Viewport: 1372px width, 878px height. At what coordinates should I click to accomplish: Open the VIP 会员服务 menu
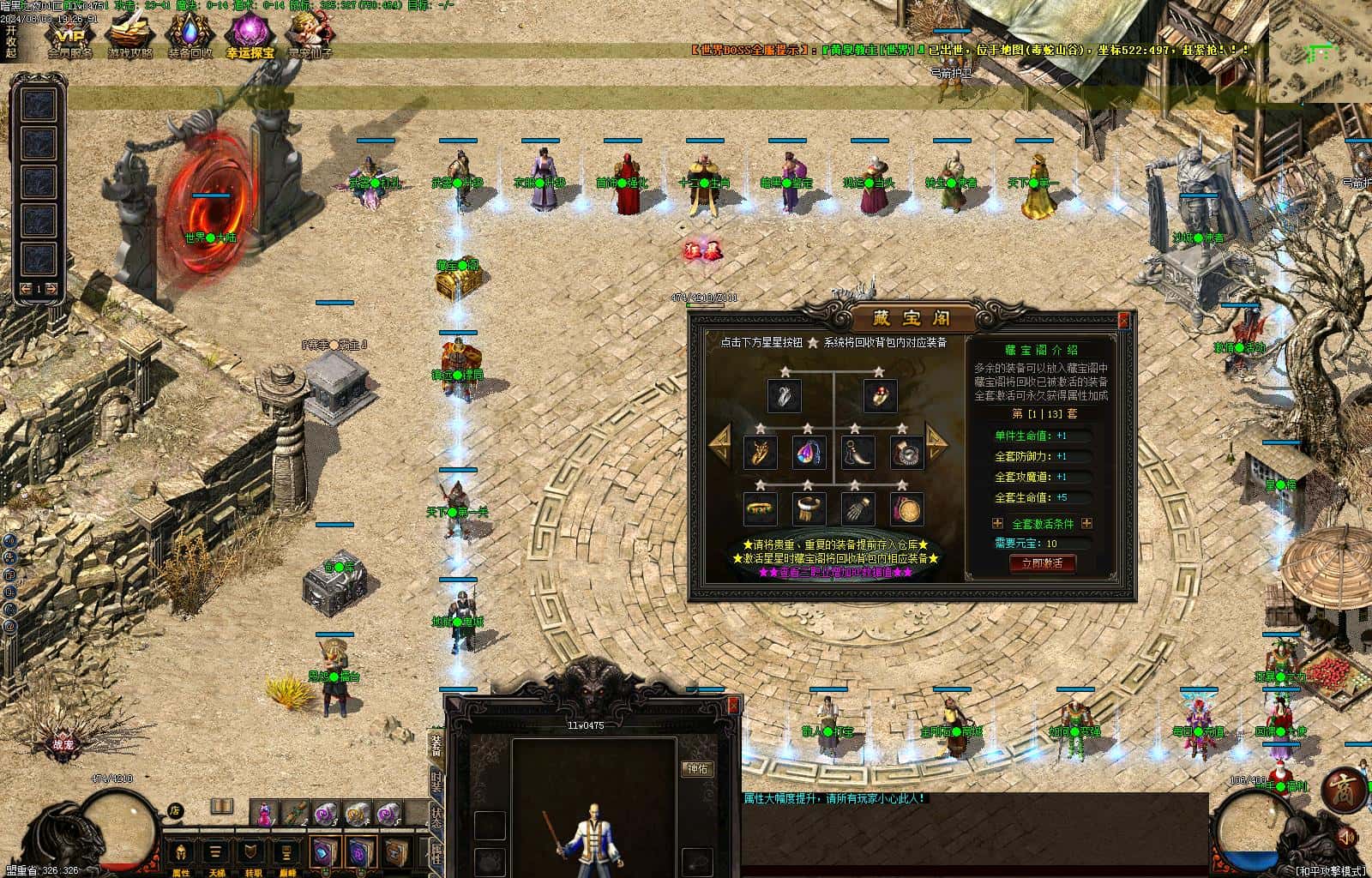coord(70,37)
